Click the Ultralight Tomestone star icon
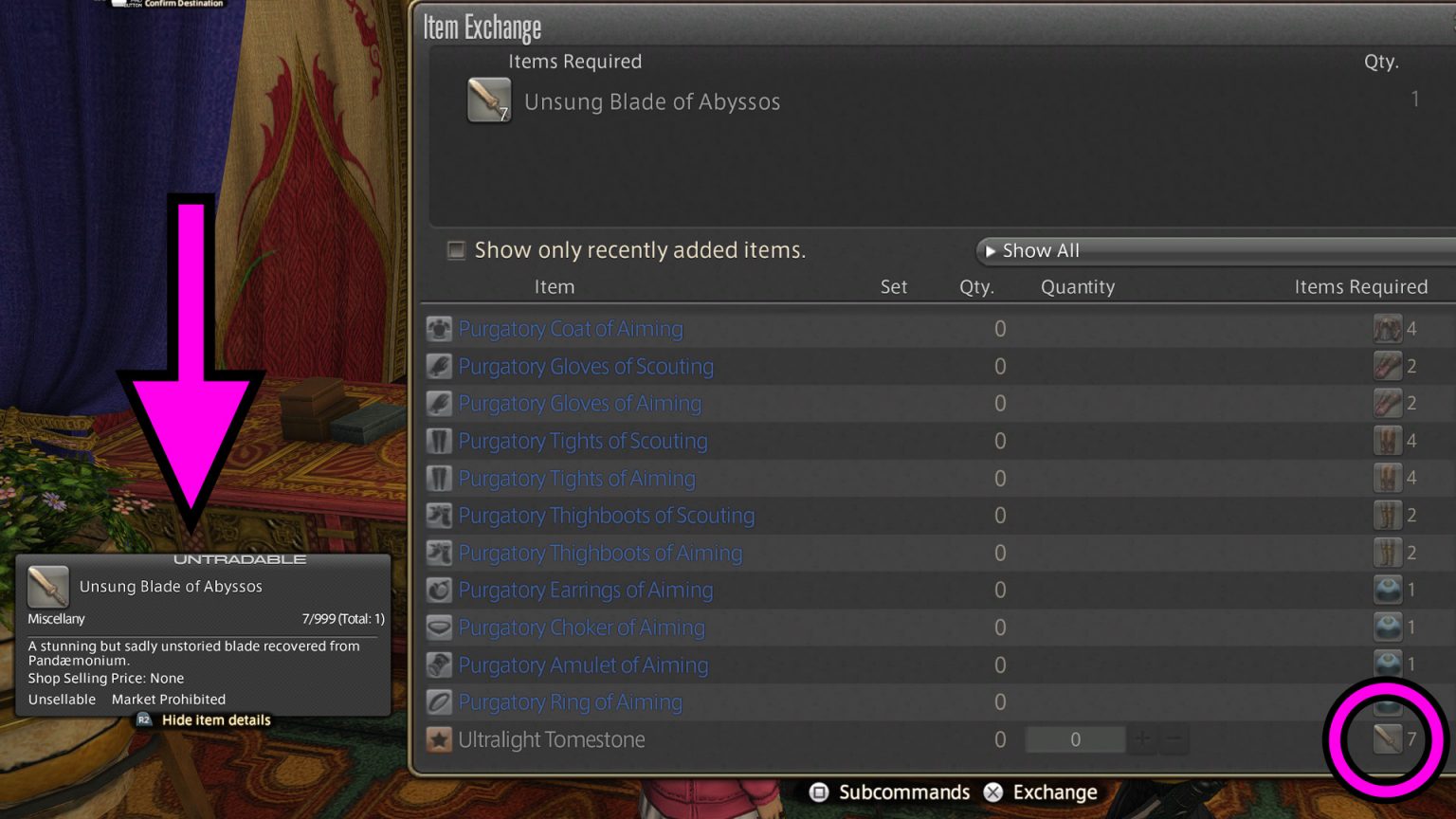Image resolution: width=1456 pixels, height=819 pixels. [438, 739]
